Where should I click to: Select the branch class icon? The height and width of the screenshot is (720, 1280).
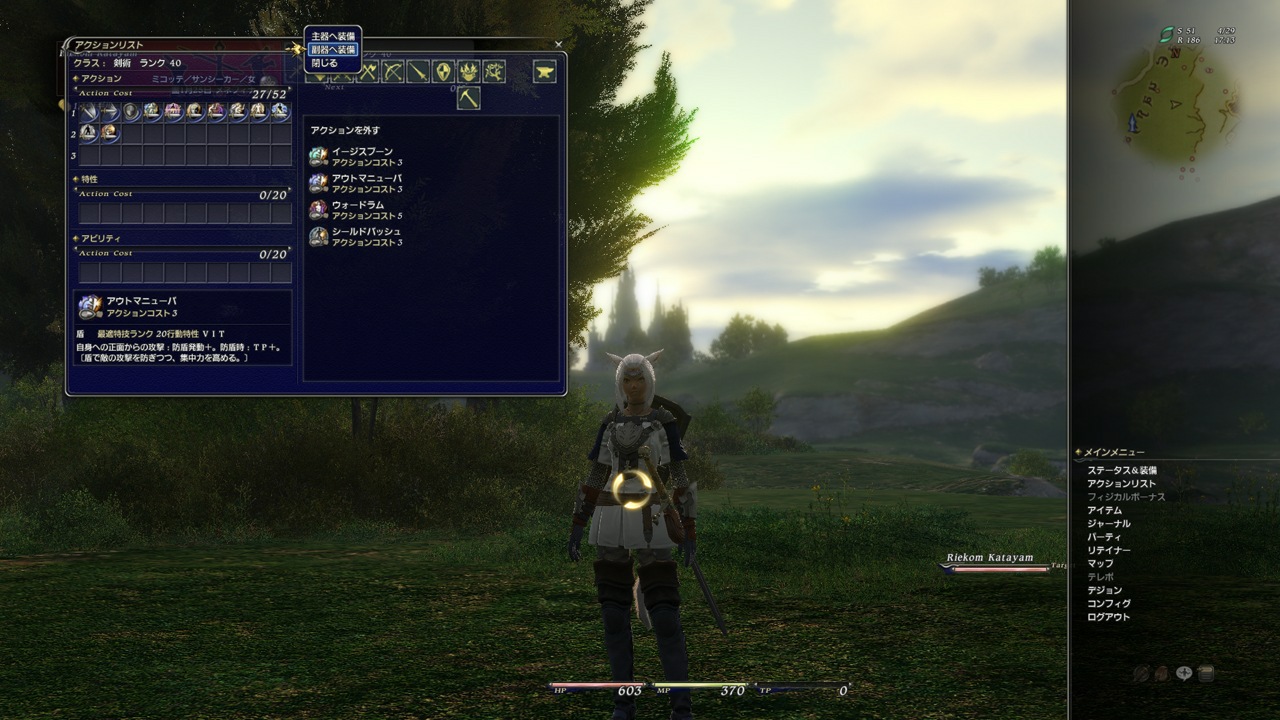pos(494,73)
